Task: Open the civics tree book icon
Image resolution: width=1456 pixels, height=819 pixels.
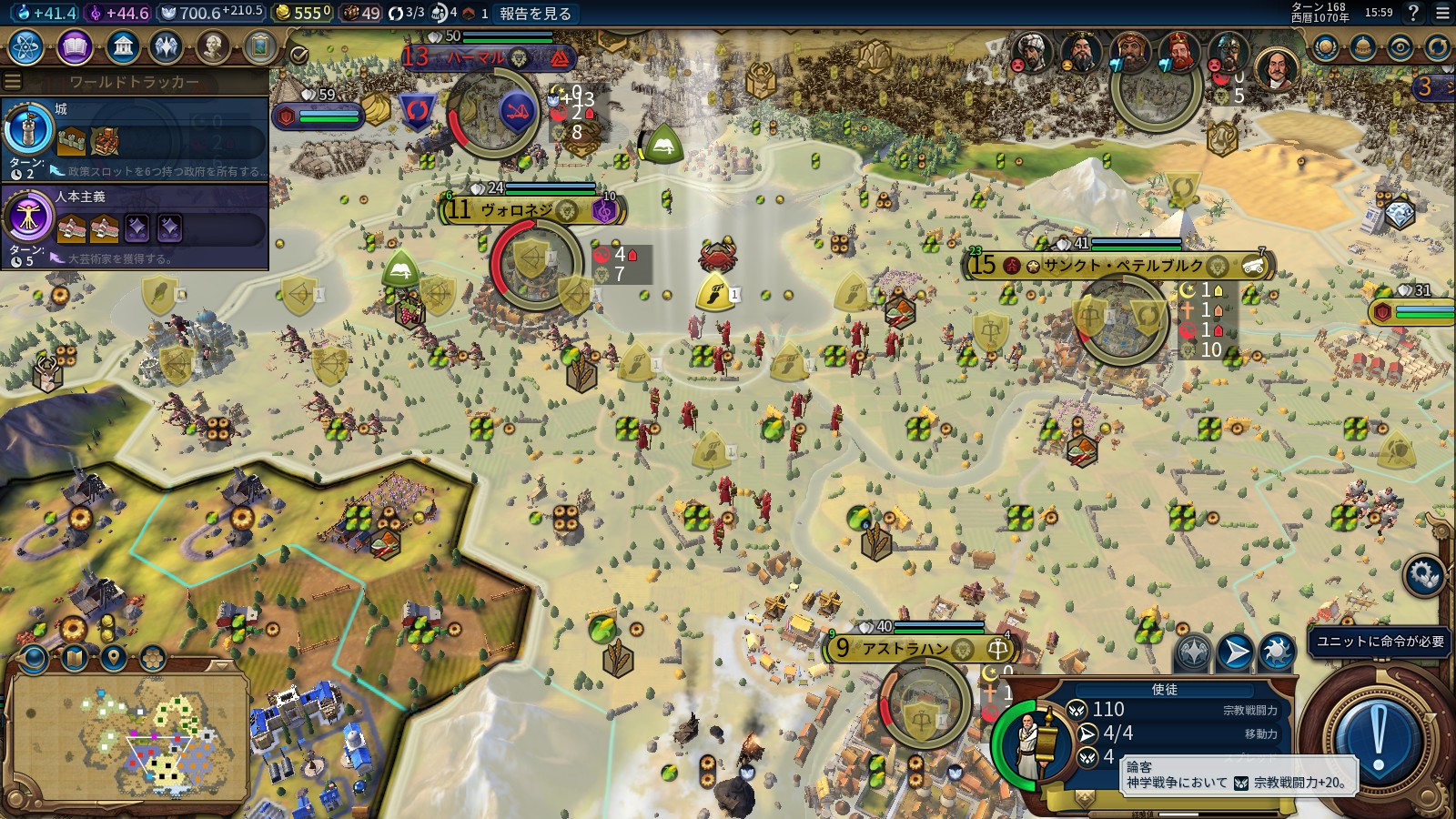Action: [75, 47]
